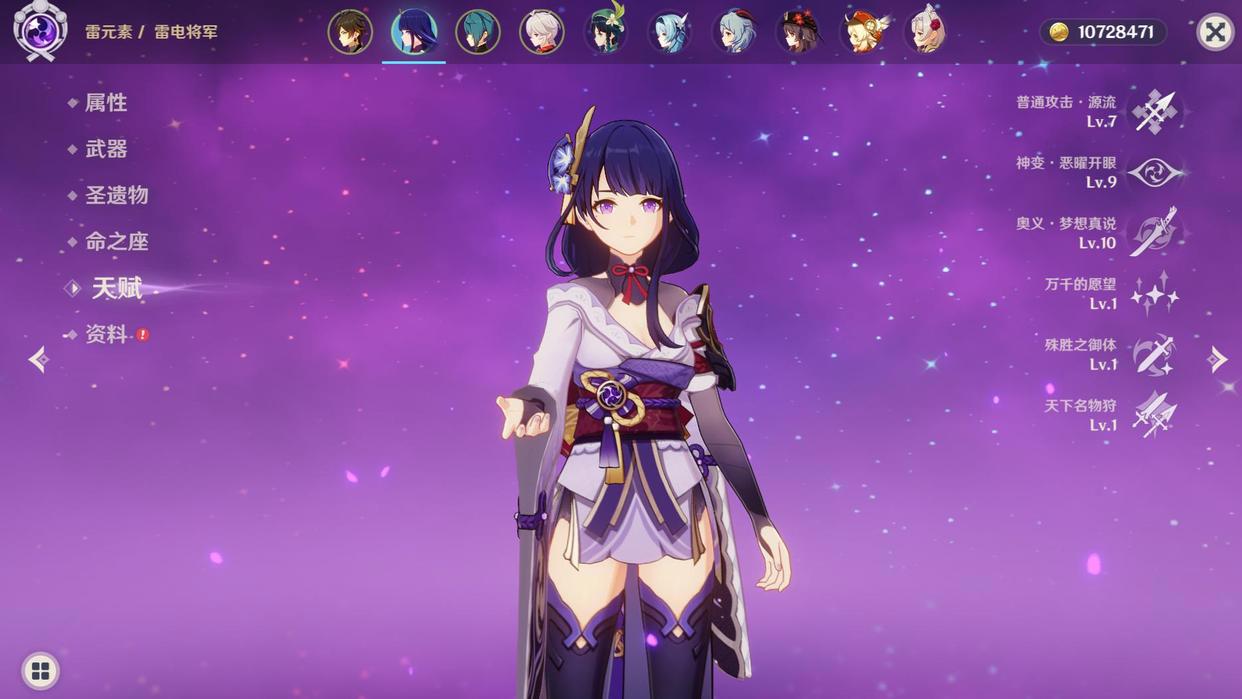Choose Zhongli's portrait in the character row
The height and width of the screenshot is (699, 1242).
point(350,32)
